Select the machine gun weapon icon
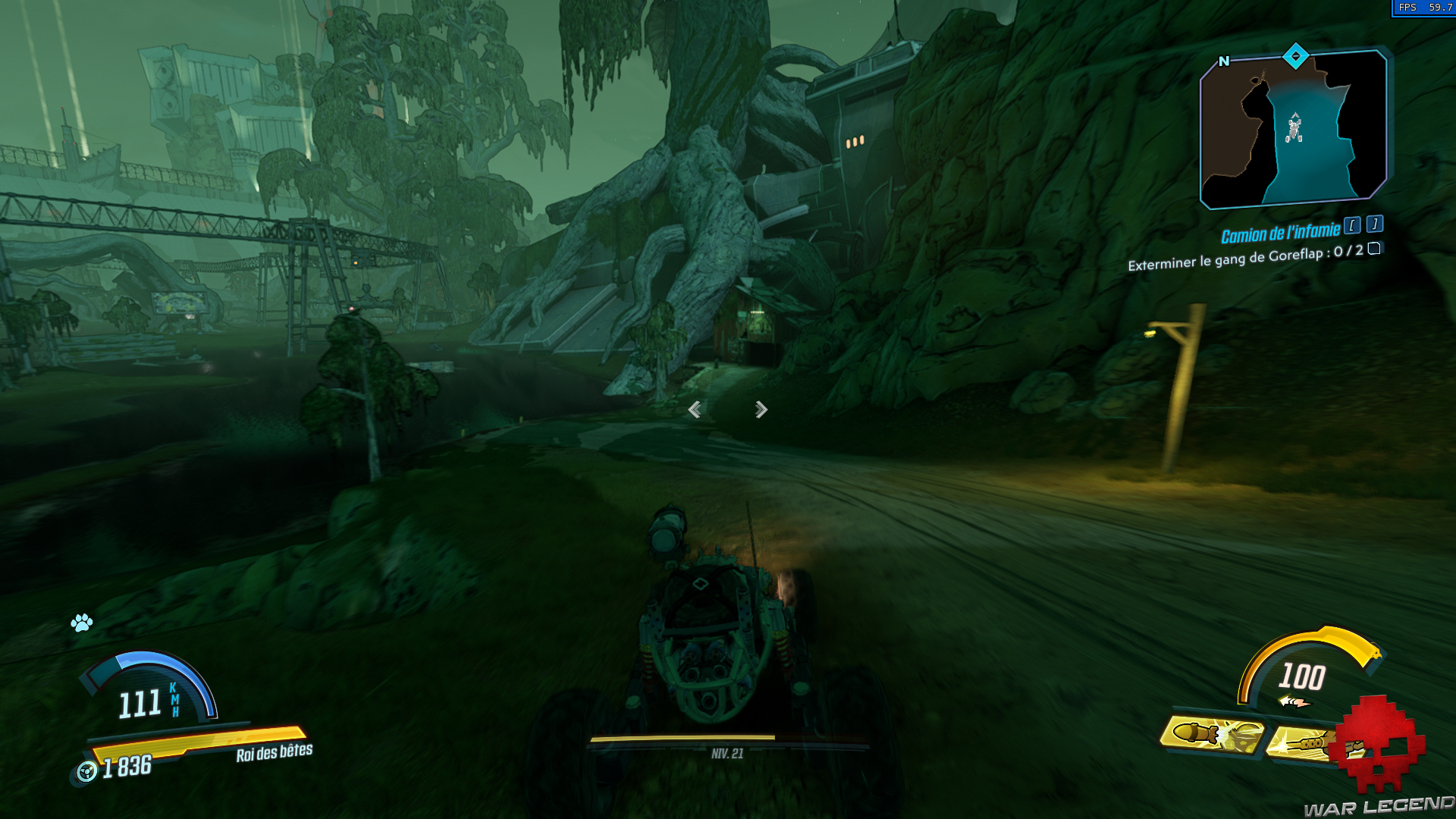This screenshot has height=819, width=1456. (1304, 742)
